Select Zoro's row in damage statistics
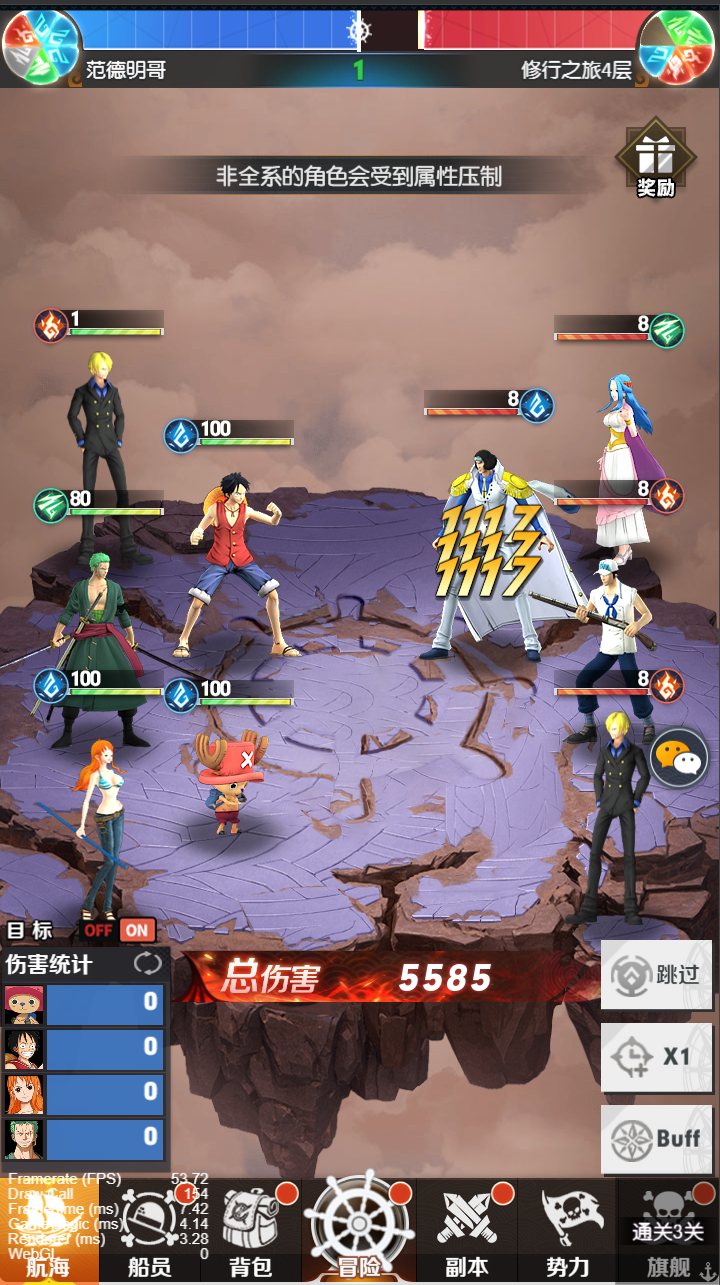Image resolution: width=720 pixels, height=1285 pixels. tap(84, 1138)
